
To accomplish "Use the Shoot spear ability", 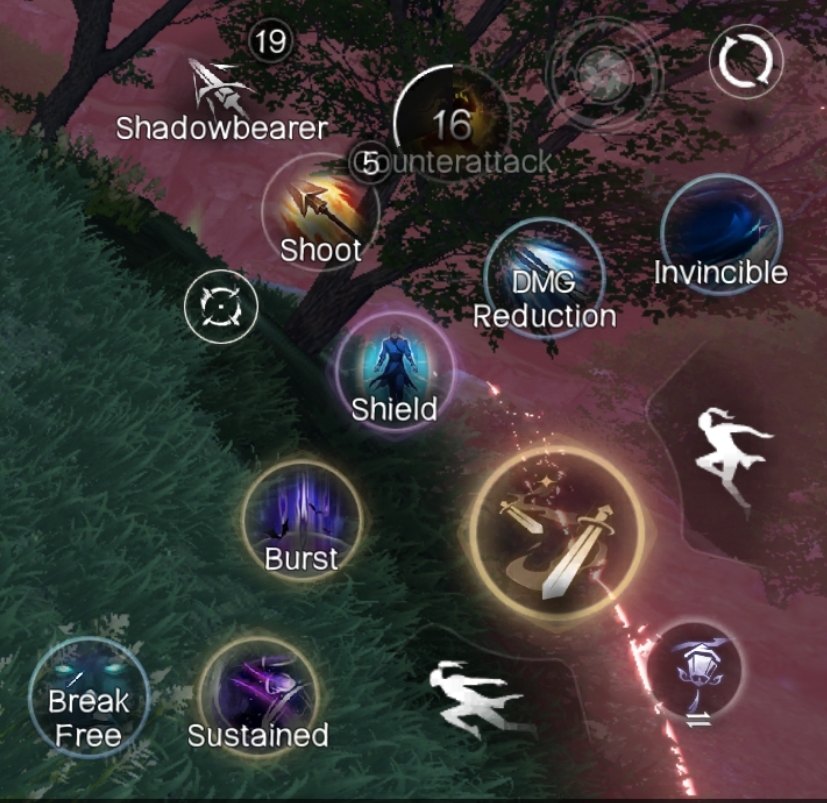I will (x=320, y=211).
